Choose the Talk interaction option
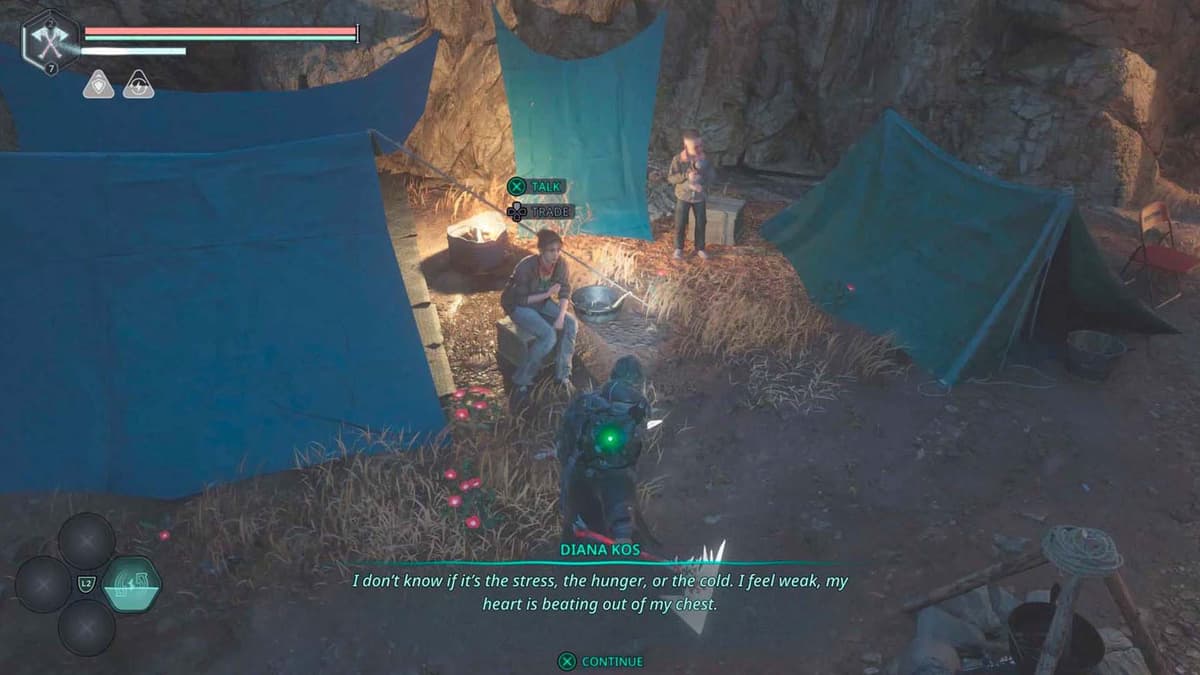 pyautogui.click(x=537, y=186)
